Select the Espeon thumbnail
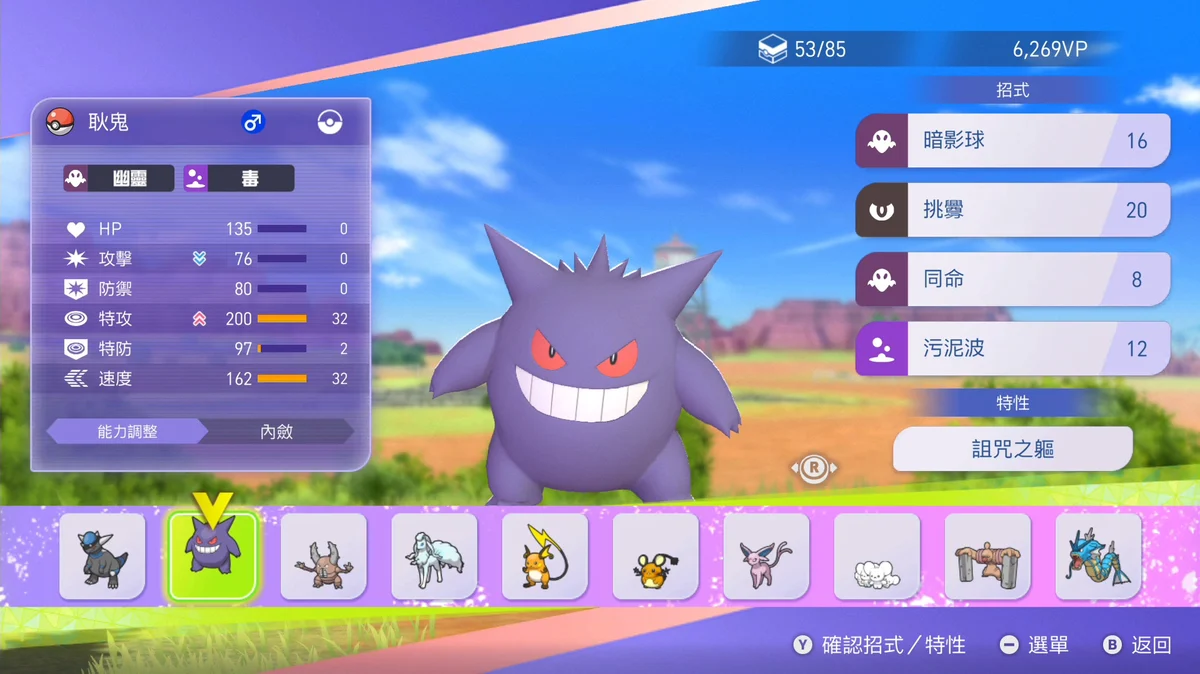1200x674 pixels. pyautogui.click(x=766, y=557)
